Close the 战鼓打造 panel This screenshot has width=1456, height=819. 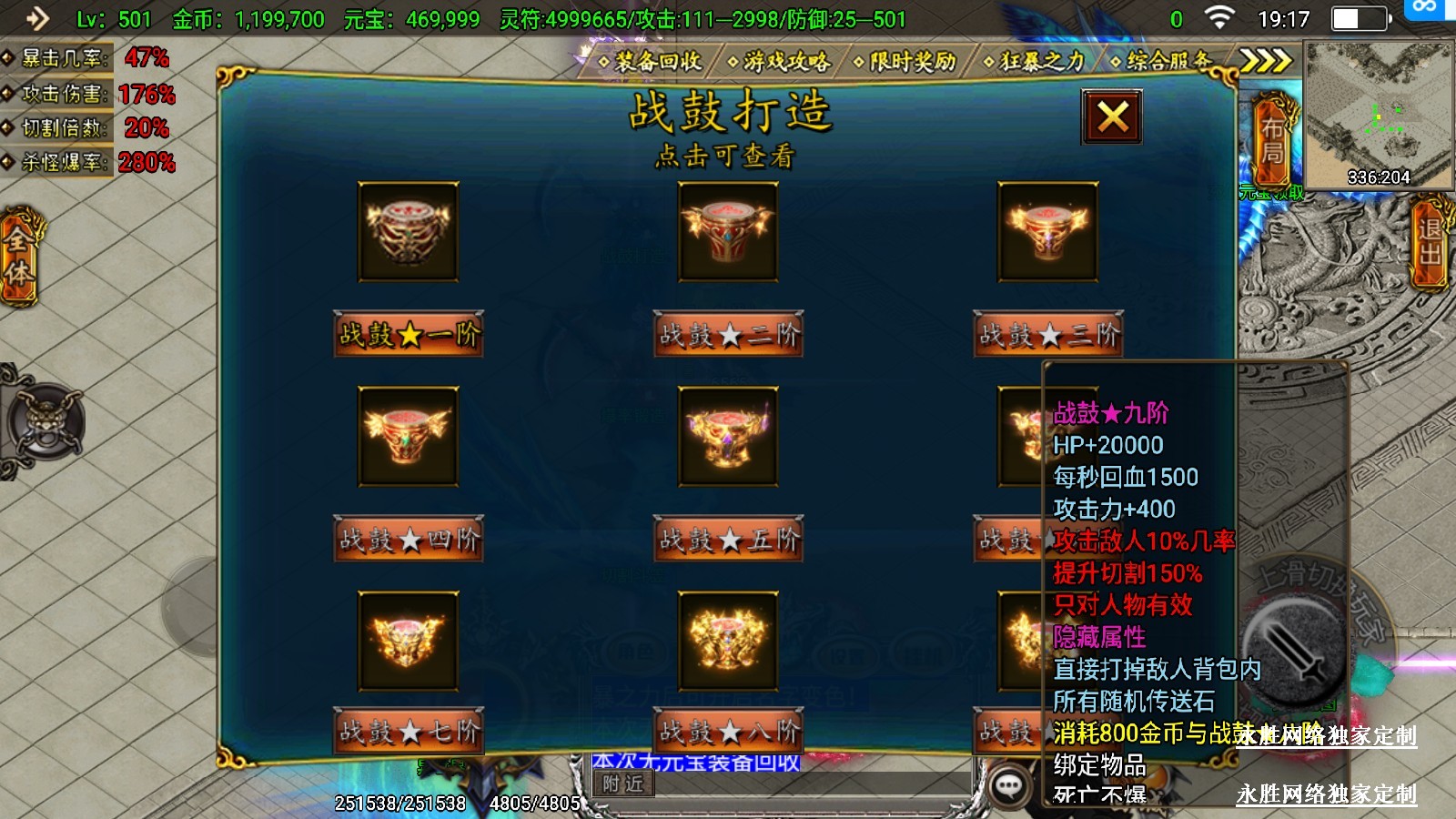1112,117
